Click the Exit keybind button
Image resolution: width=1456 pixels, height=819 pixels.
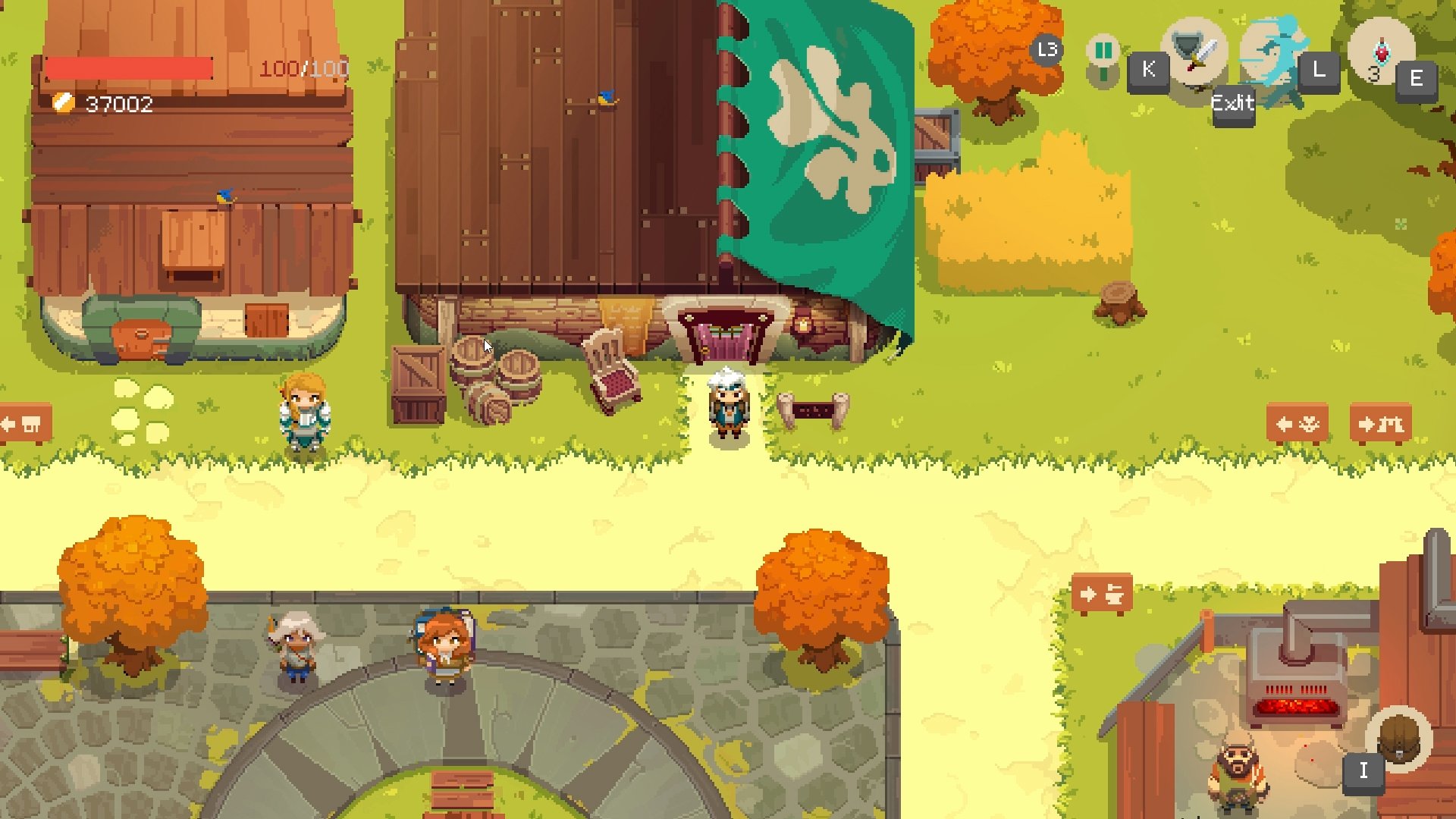point(1232,104)
